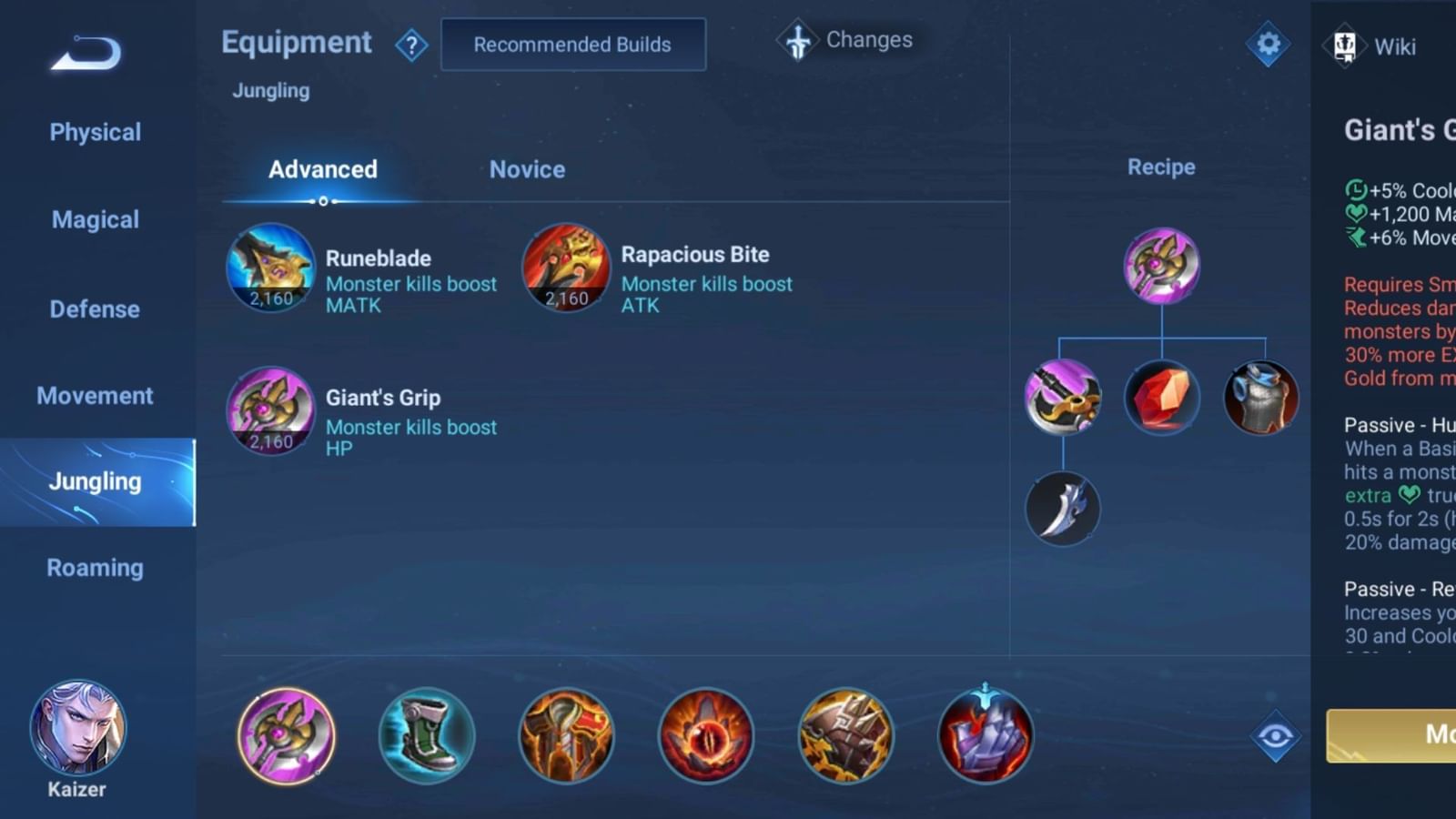Screen dimensions: 1456x819
Task: Select the Defense category
Action: (x=94, y=309)
